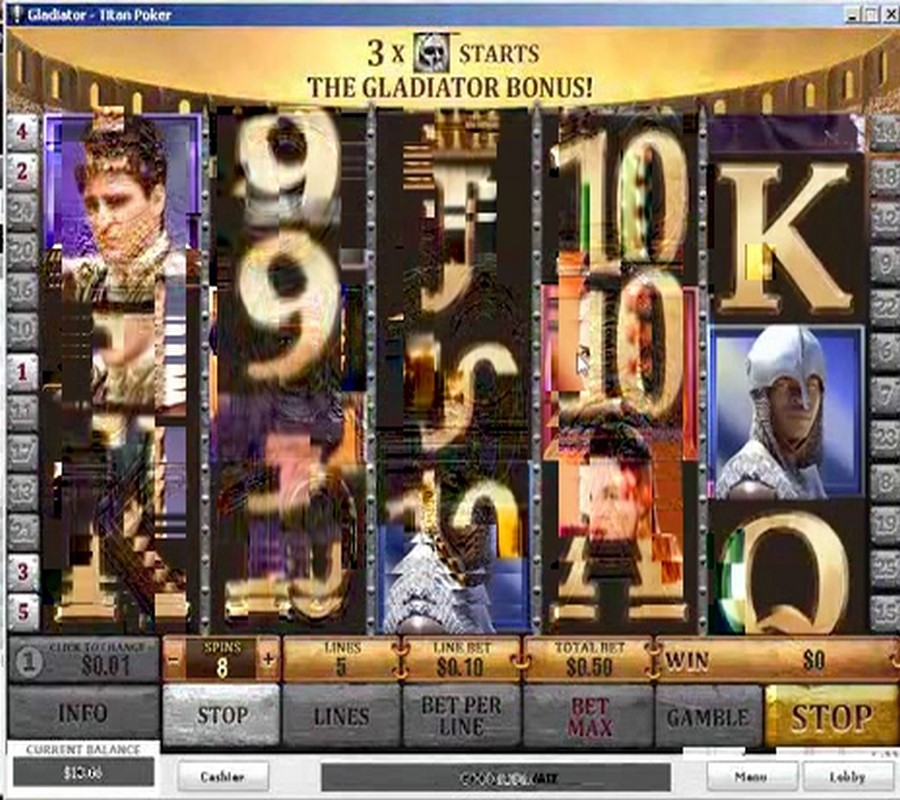Activate BET MAX
Screen dimensions: 900x800
[x=589, y=715]
